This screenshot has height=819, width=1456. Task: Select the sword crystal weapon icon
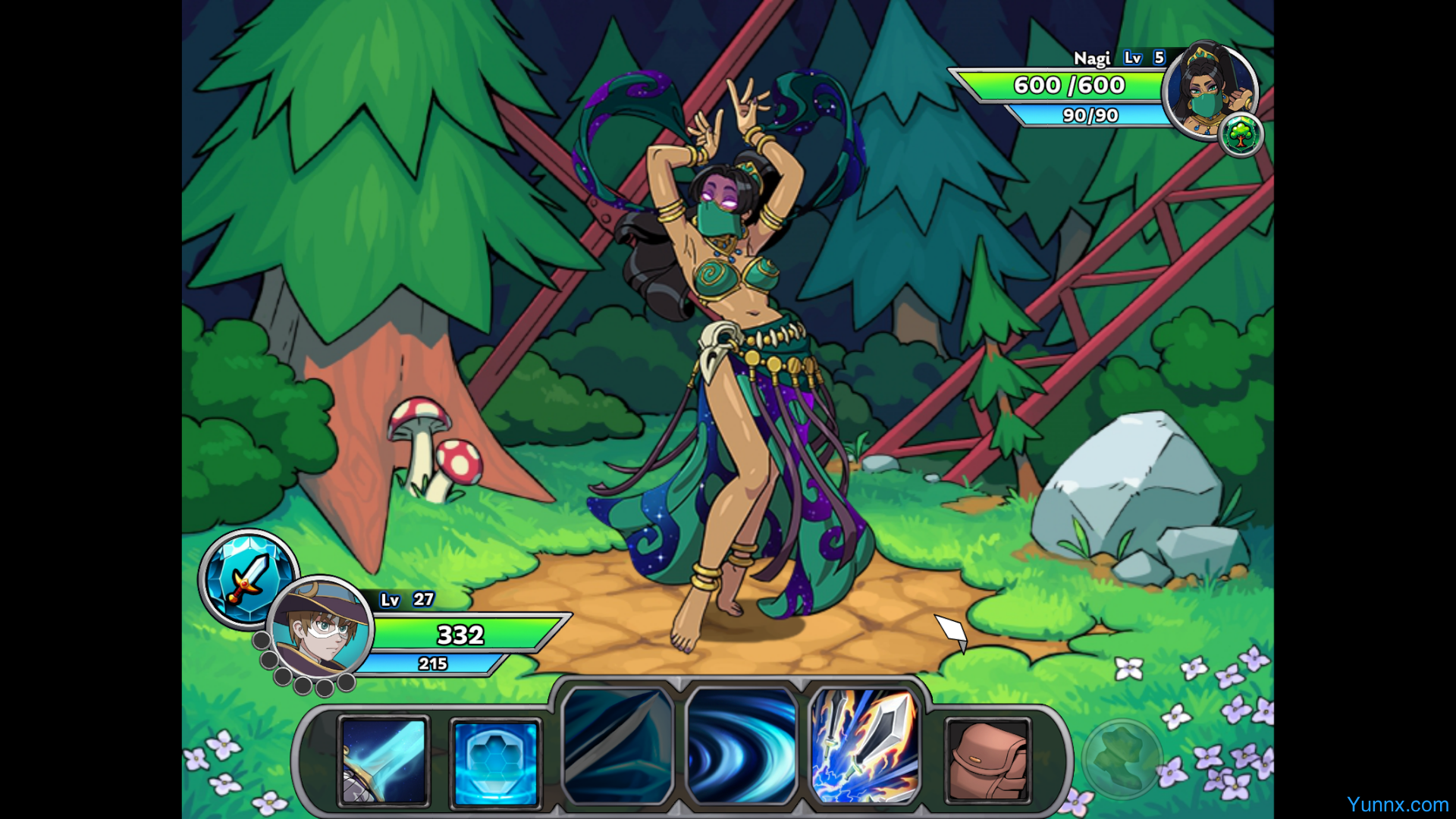point(248,578)
